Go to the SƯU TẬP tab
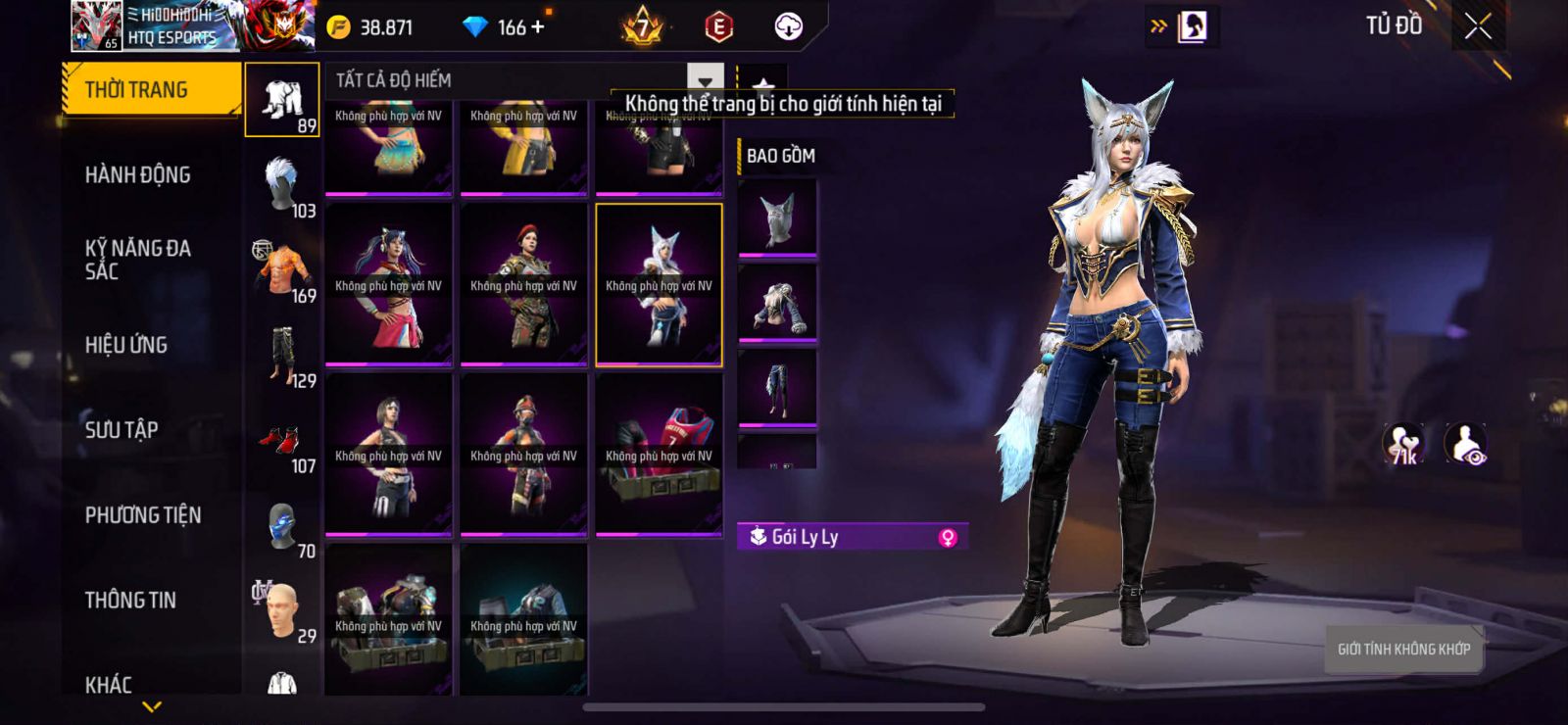The height and width of the screenshot is (725, 1568). (122, 430)
